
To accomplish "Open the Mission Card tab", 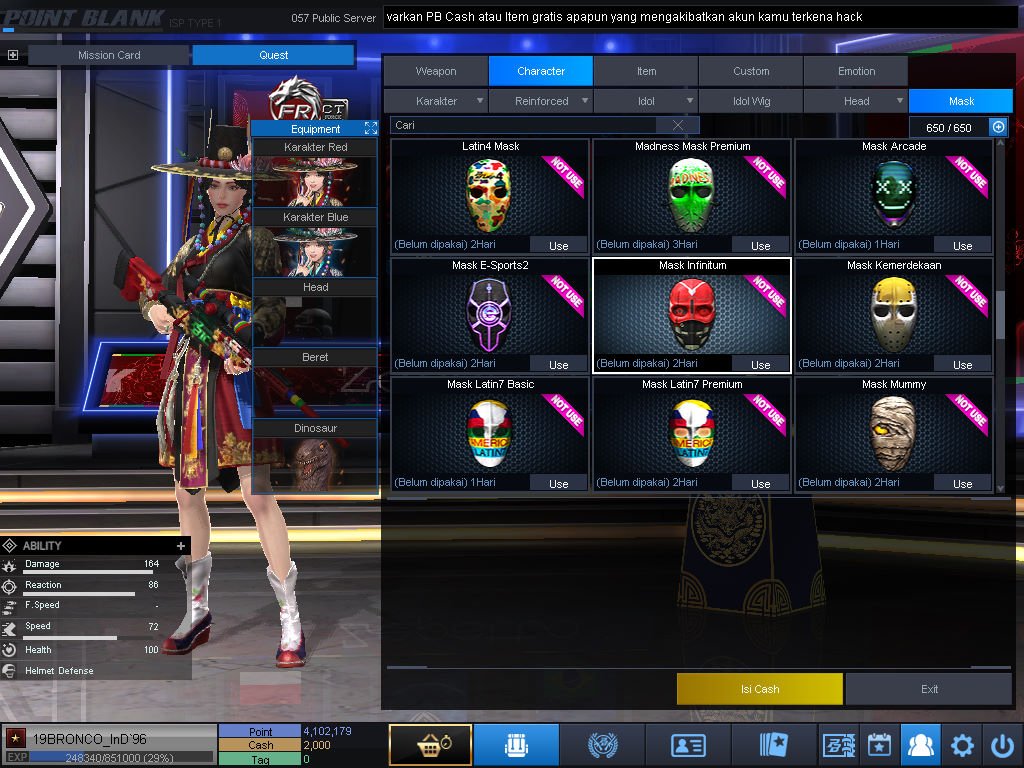I will (109, 55).
